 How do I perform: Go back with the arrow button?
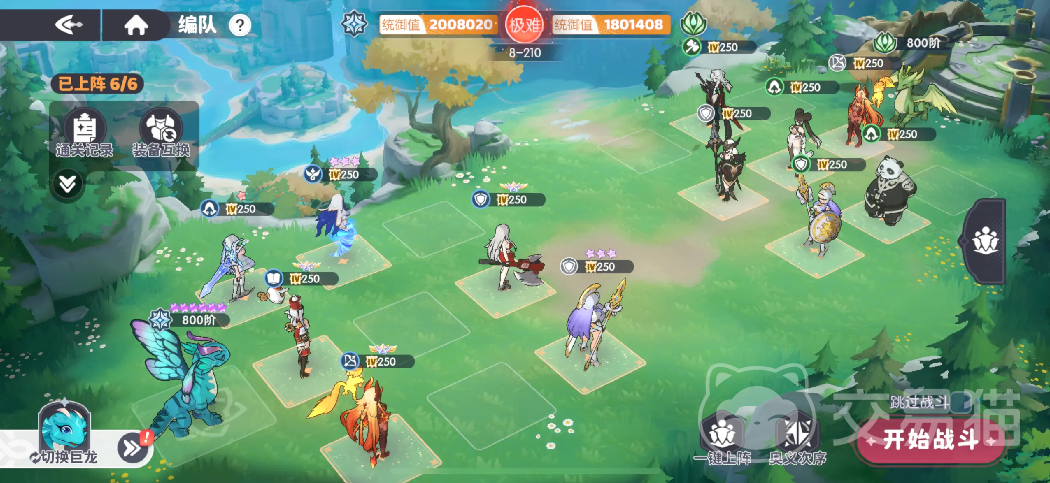point(70,25)
